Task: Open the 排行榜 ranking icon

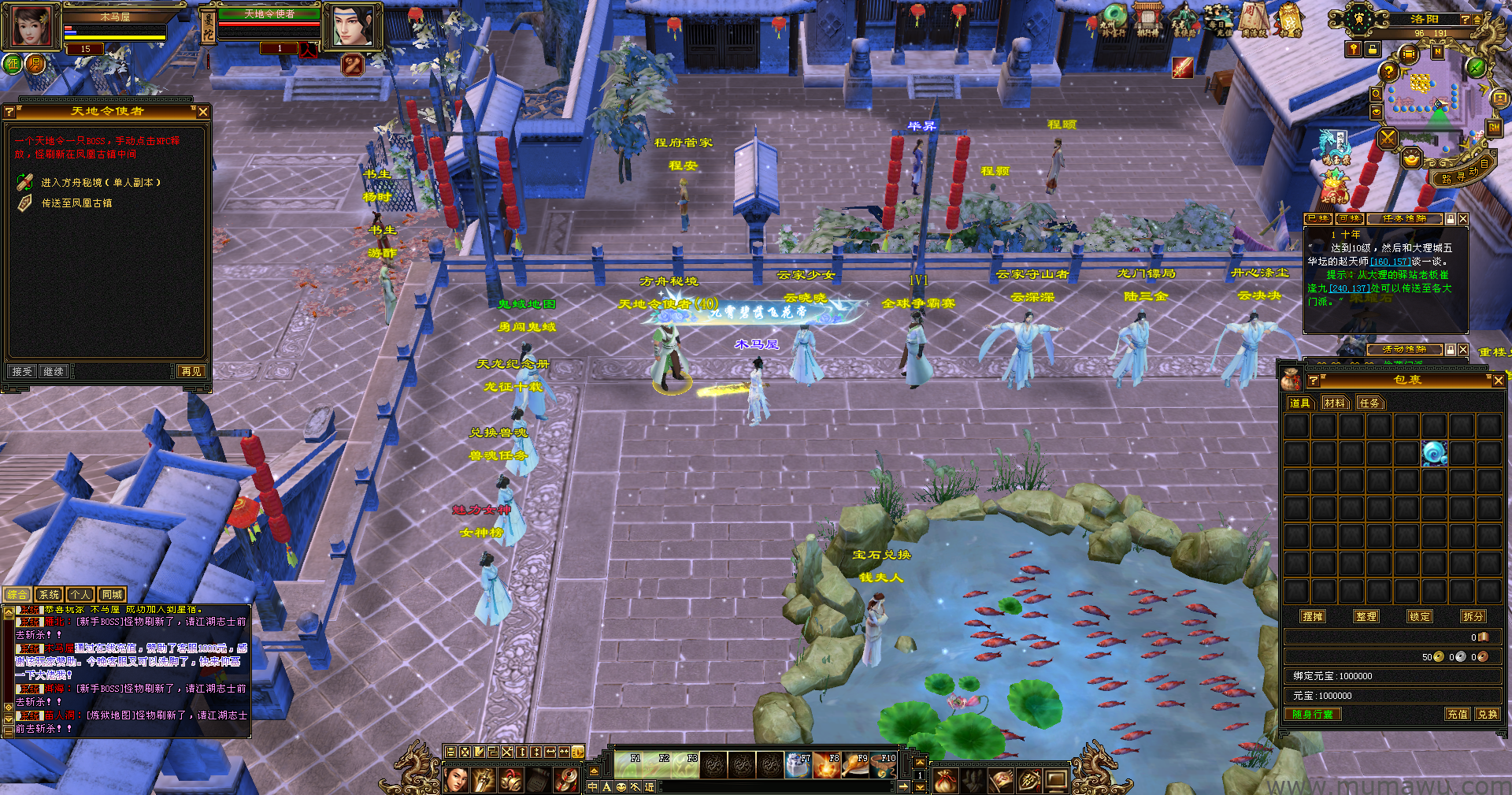Action: coord(1147,20)
